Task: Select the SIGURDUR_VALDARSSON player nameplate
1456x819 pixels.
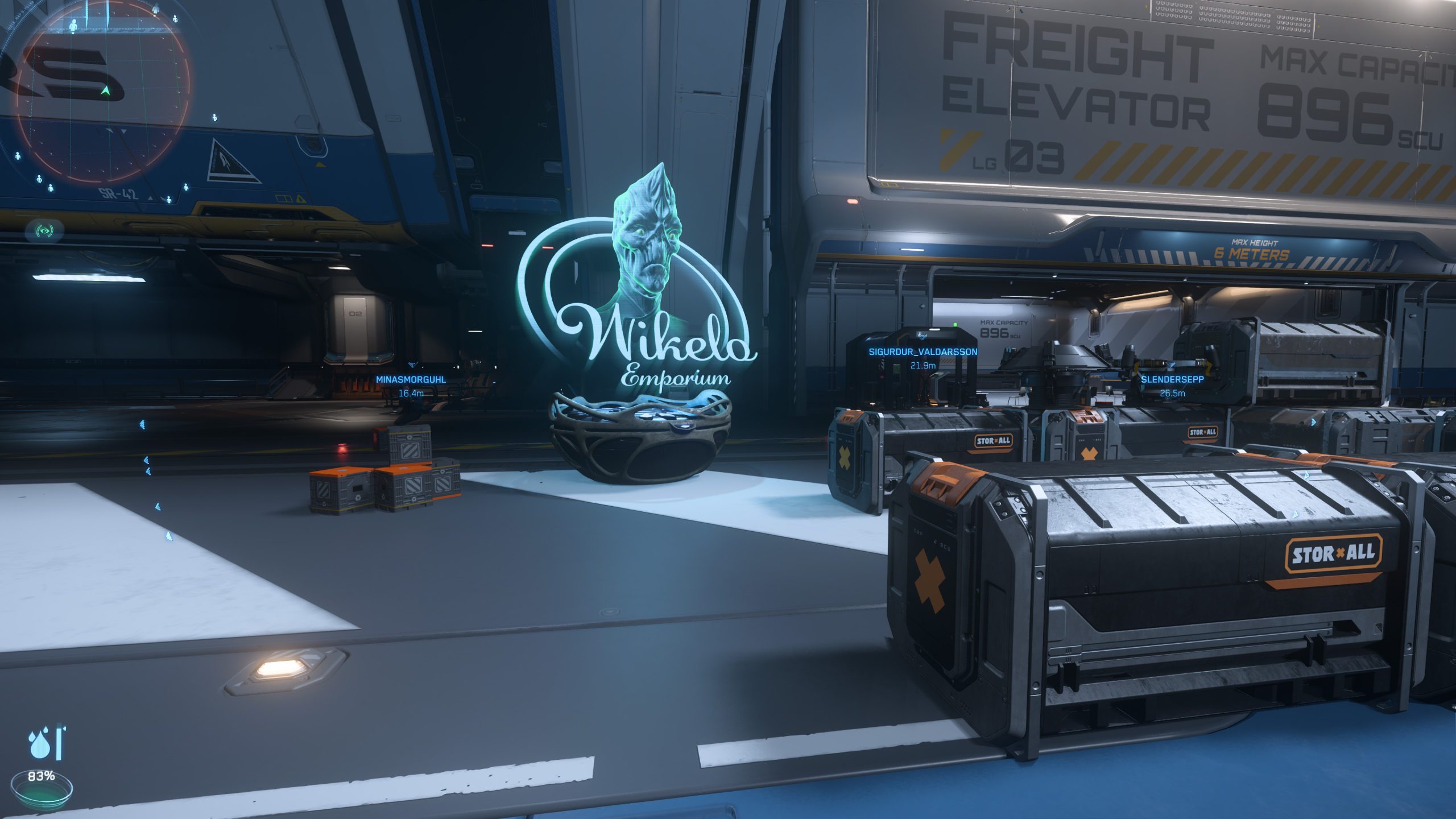Action: [923, 352]
